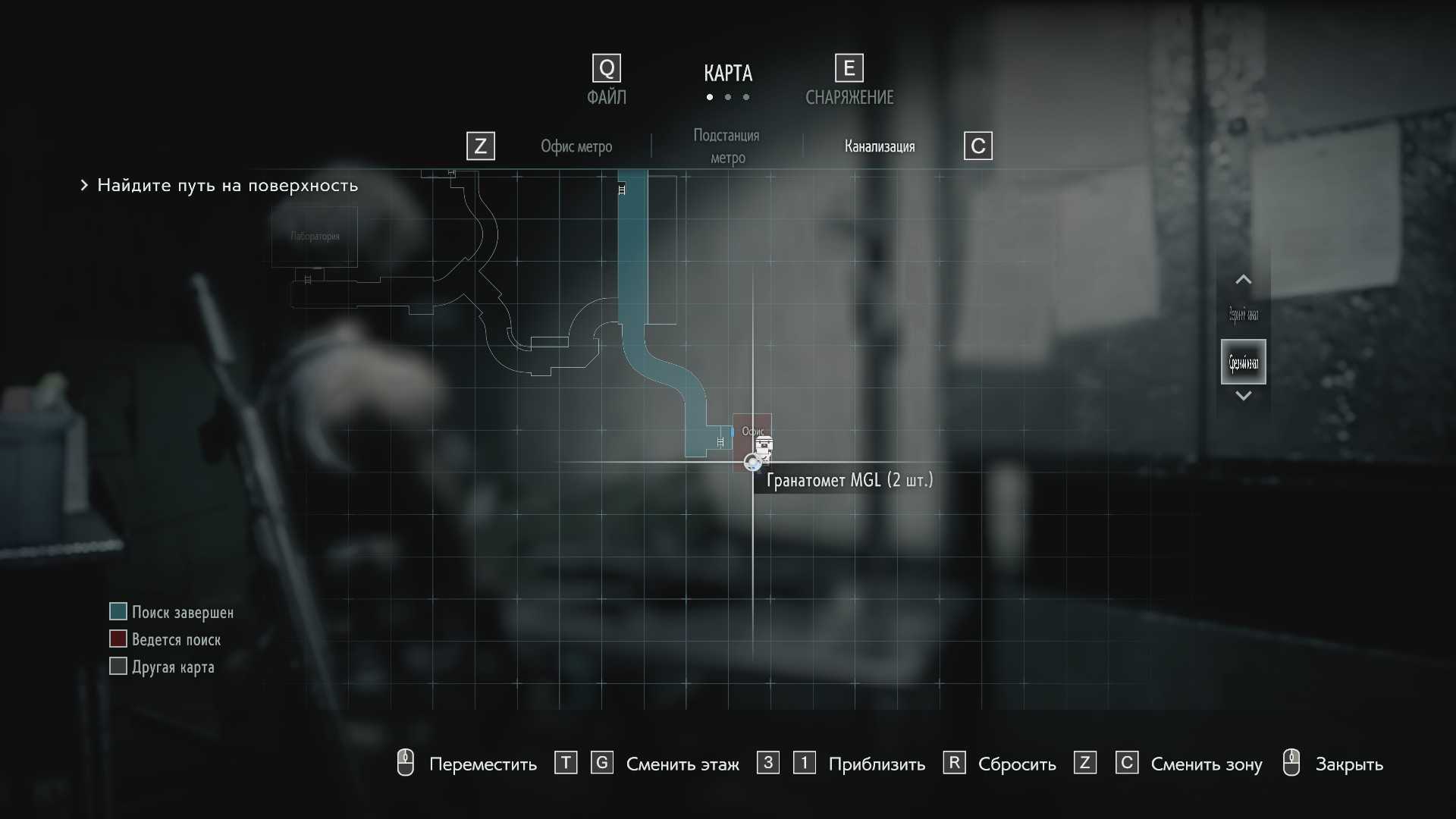Click the floor-down arrow below the floor list
This screenshot has width=1456, height=819.
coord(1243,395)
